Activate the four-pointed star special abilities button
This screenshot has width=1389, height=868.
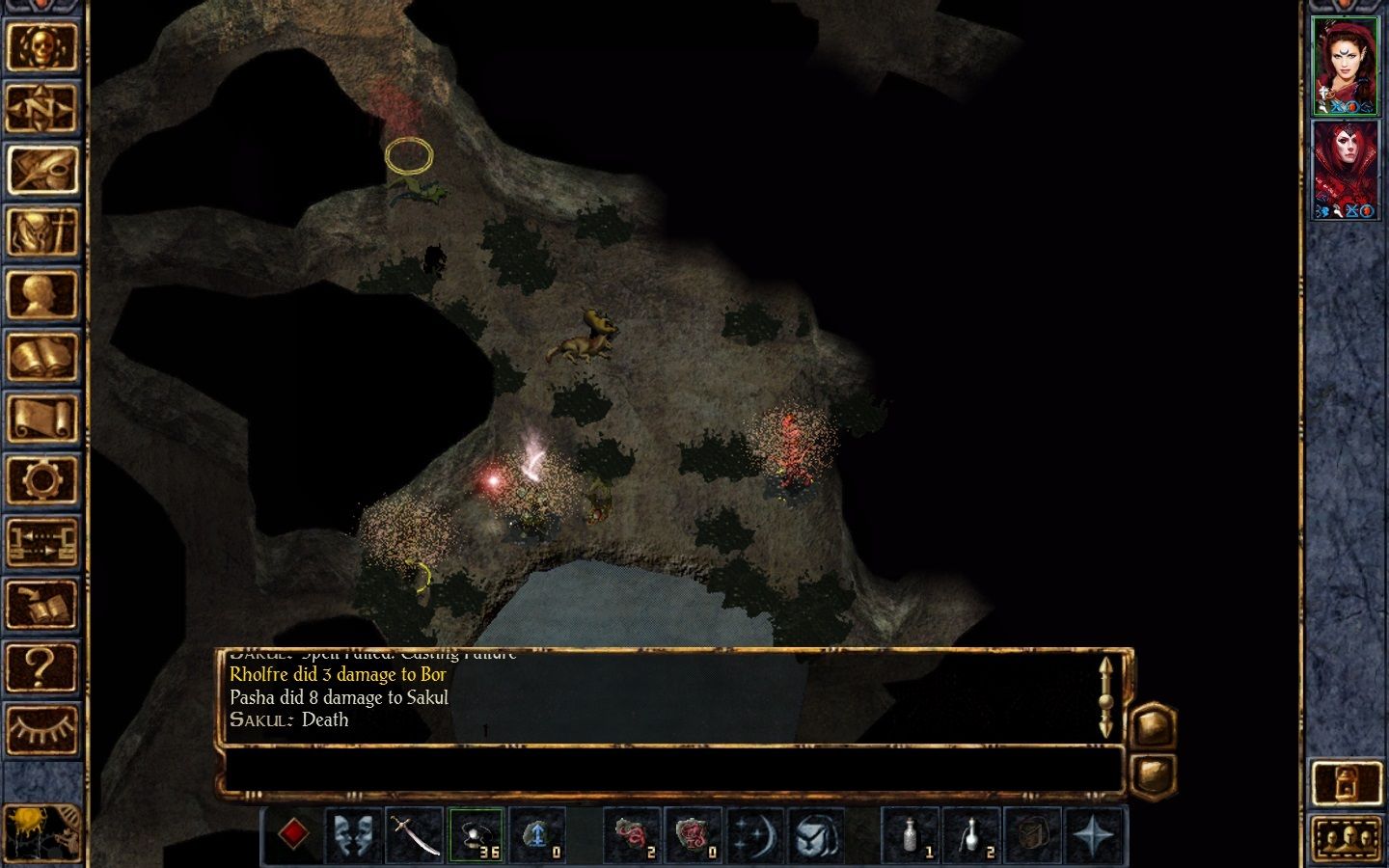coord(1095,835)
